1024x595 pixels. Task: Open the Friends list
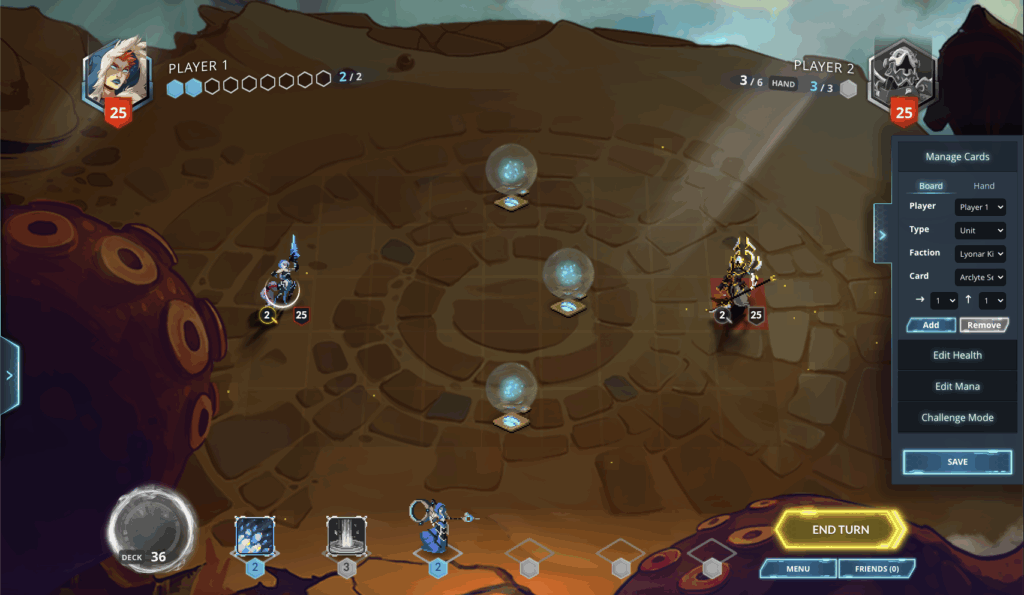[876, 569]
